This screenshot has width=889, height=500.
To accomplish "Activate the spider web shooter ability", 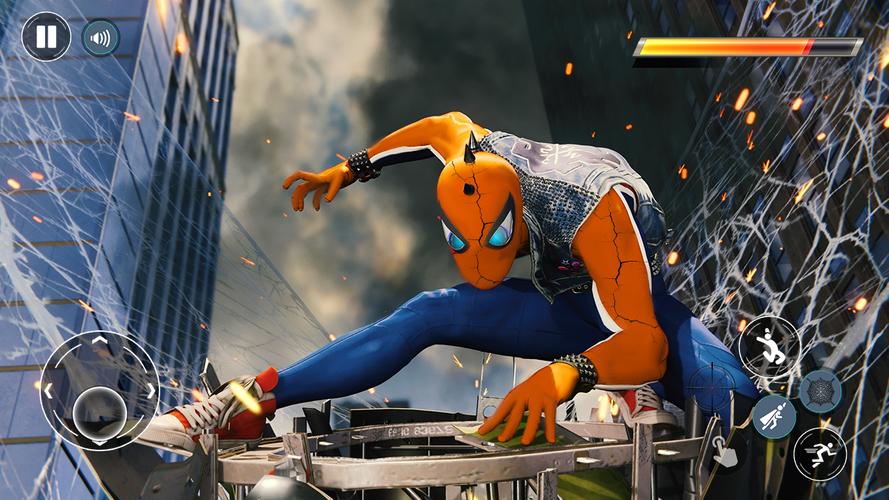I will (820, 391).
